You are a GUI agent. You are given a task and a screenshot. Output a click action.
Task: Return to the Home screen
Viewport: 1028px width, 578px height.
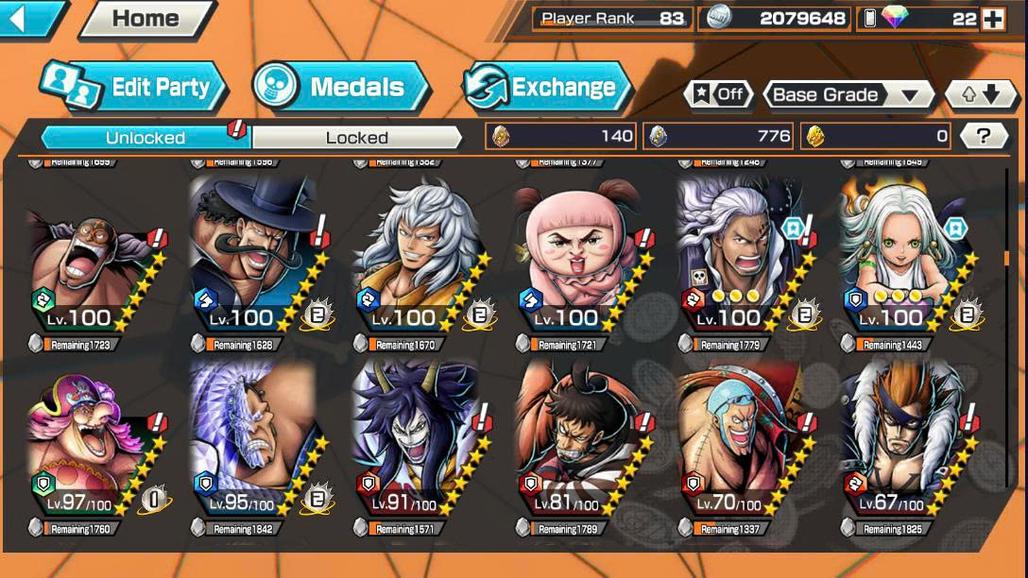click(146, 18)
